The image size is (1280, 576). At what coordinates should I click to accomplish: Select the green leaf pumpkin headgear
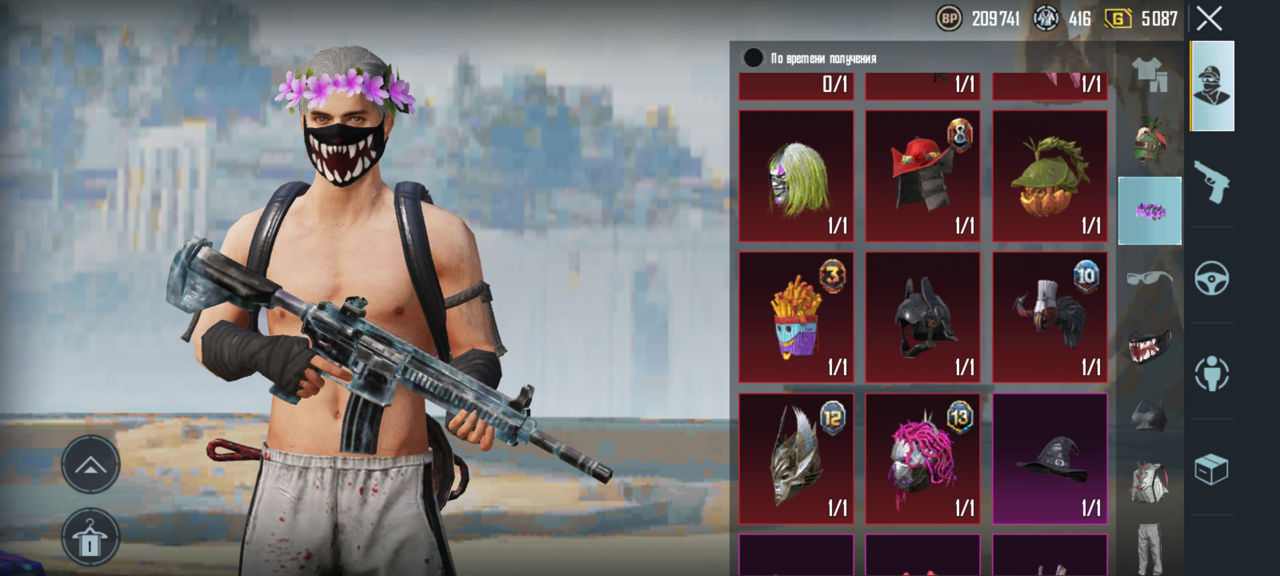coord(1049,176)
